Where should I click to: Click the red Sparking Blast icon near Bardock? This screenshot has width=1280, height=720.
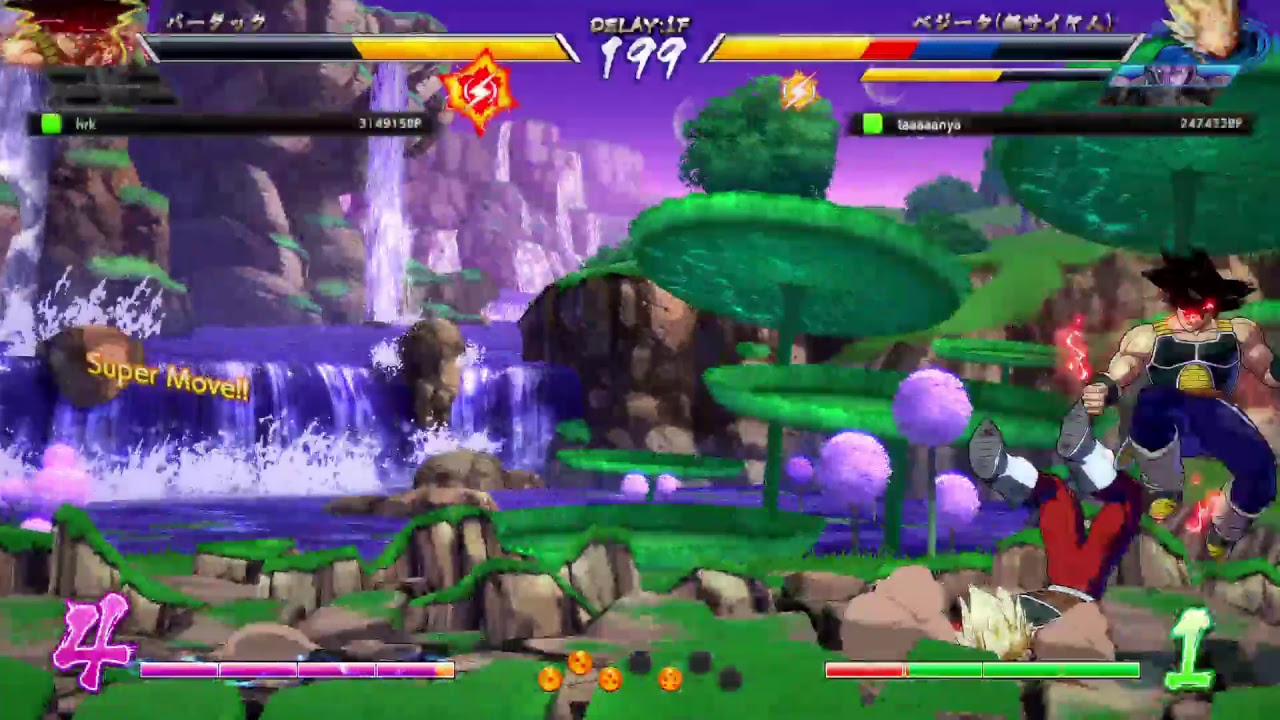click(484, 92)
